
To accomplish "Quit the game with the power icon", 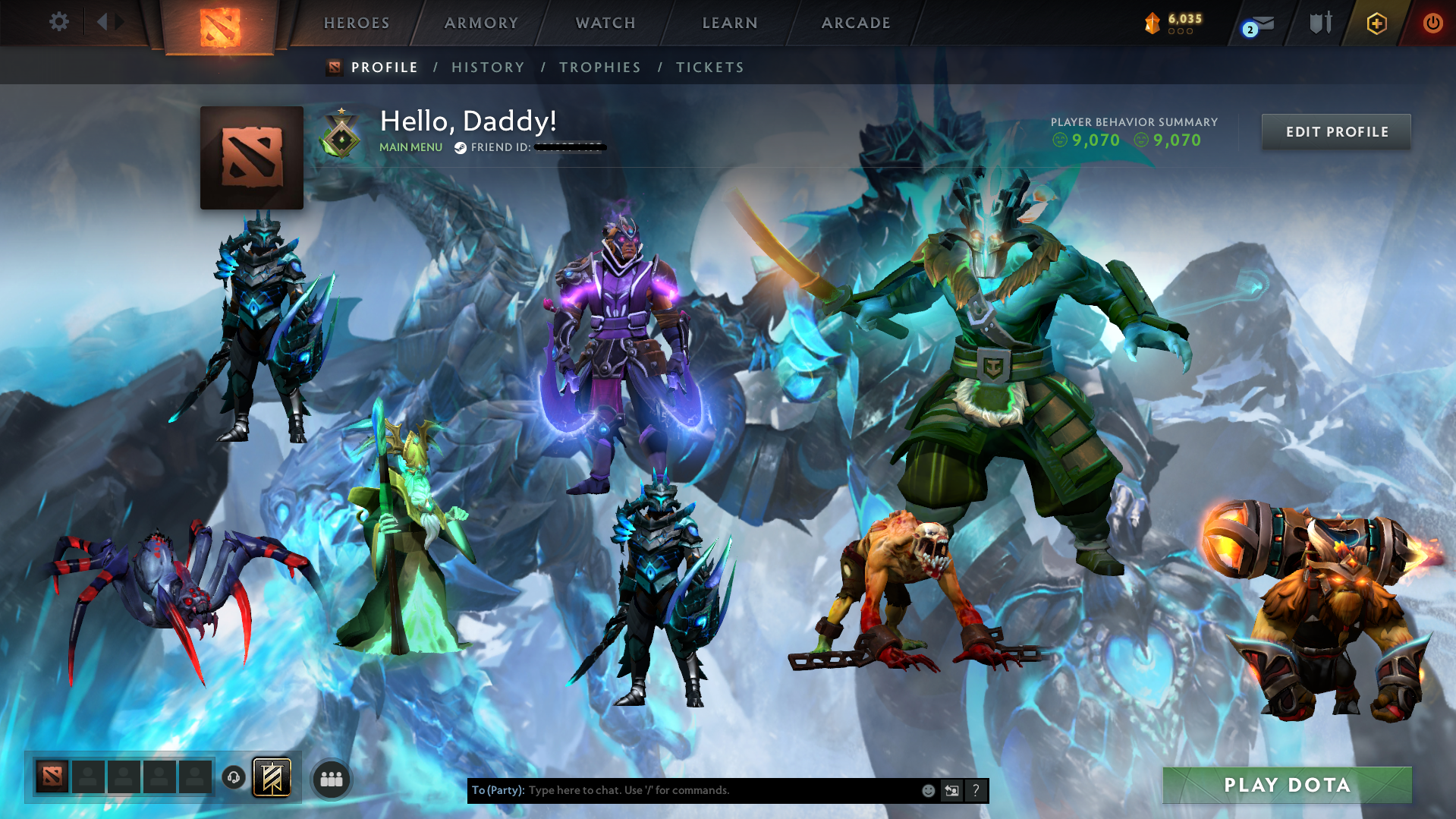I will coord(1432,23).
